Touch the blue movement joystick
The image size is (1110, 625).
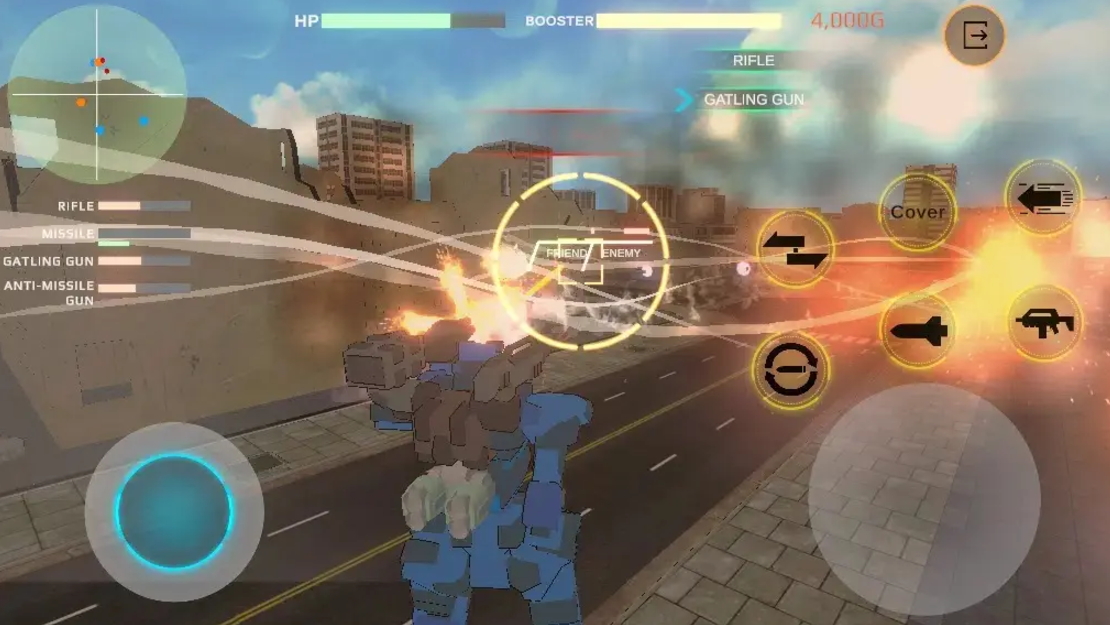(175, 512)
